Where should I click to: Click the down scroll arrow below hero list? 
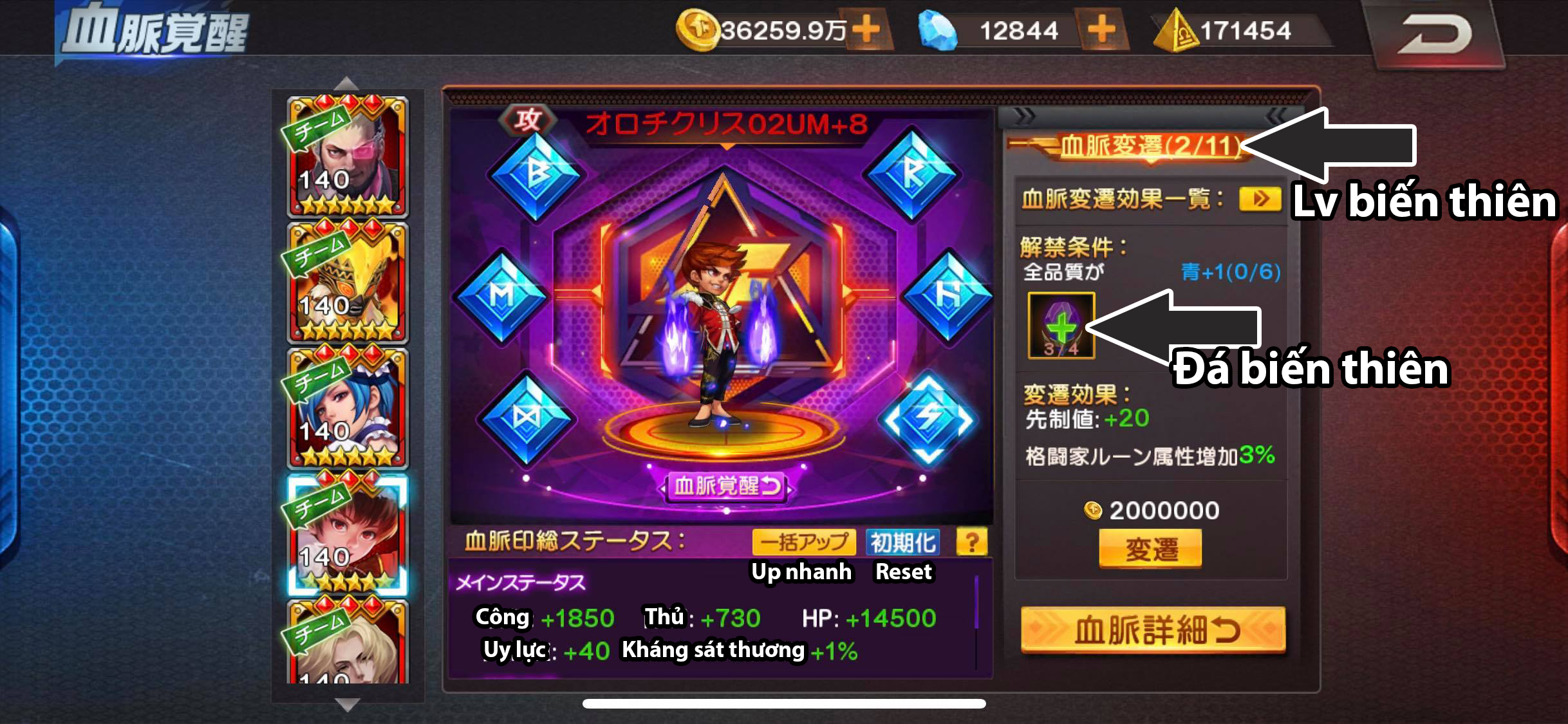[348, 705]
